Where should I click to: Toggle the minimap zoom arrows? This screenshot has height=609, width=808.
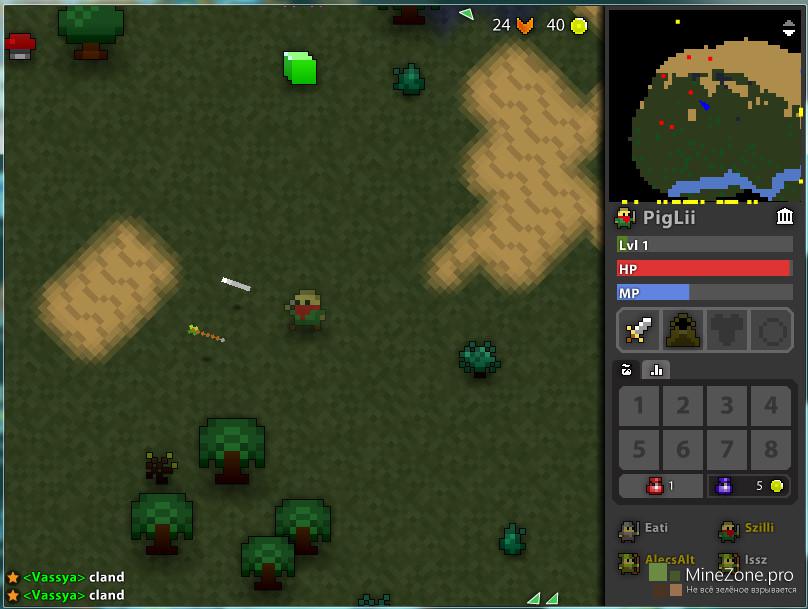789,27
